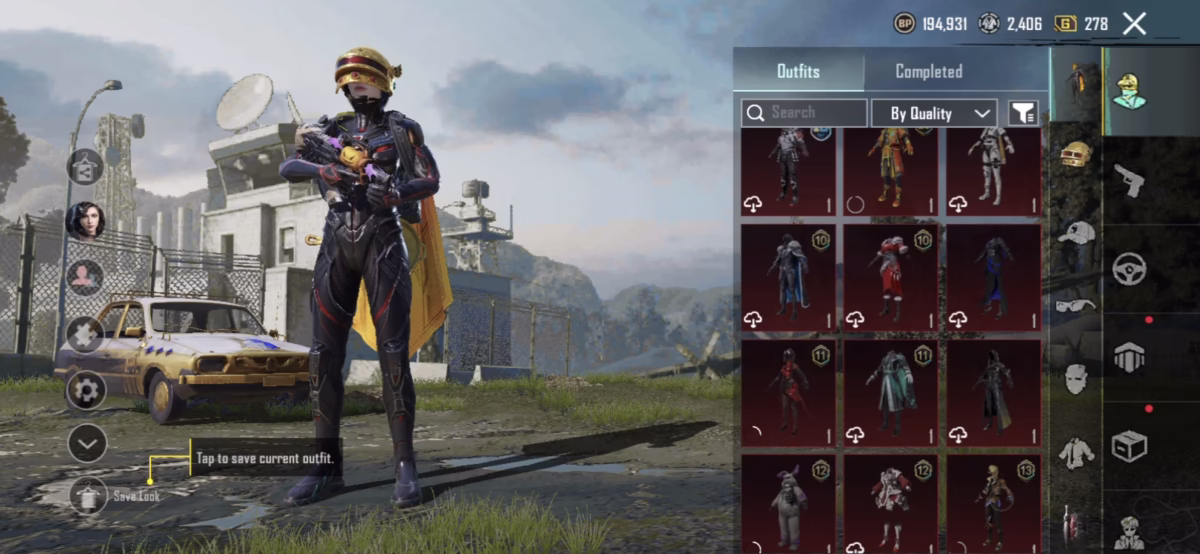Click the outfit search field
This screenshot has height=554, width=1200.
click(805, 112)
